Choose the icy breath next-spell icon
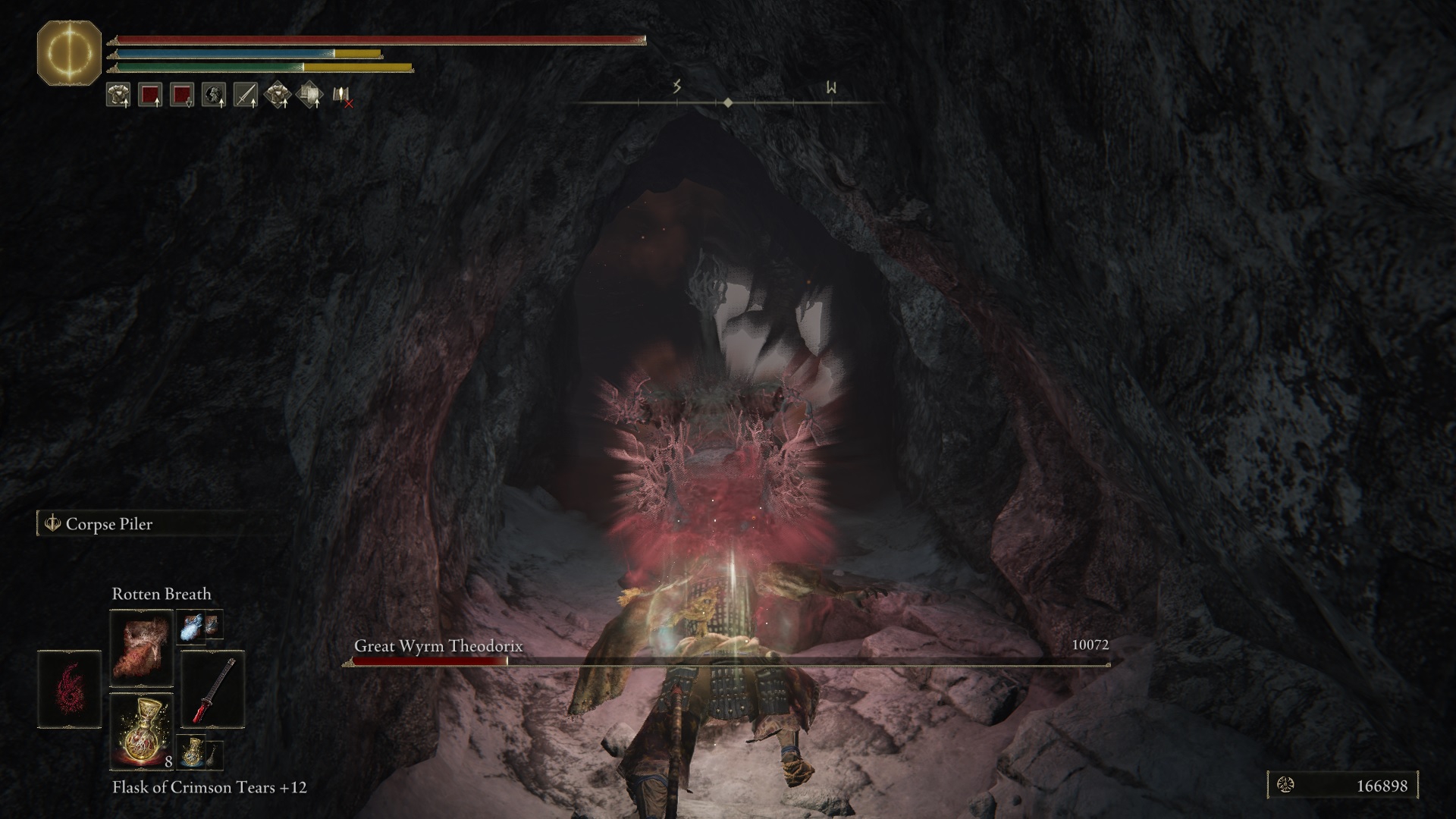Viewport: 1456px width, 819px height. coord(190,626)
